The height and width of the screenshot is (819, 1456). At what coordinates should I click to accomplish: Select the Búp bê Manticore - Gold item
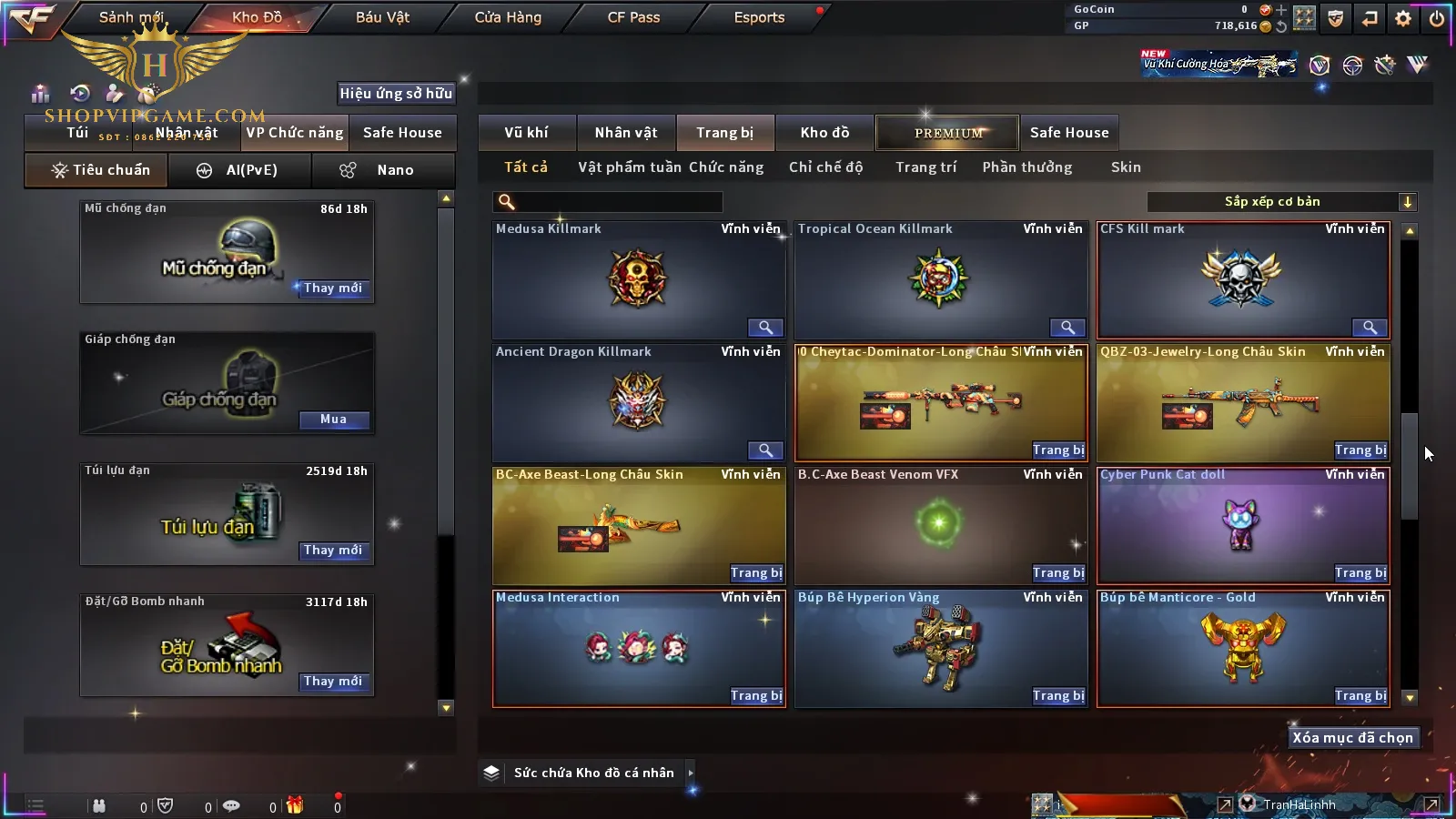(1242, 644)
